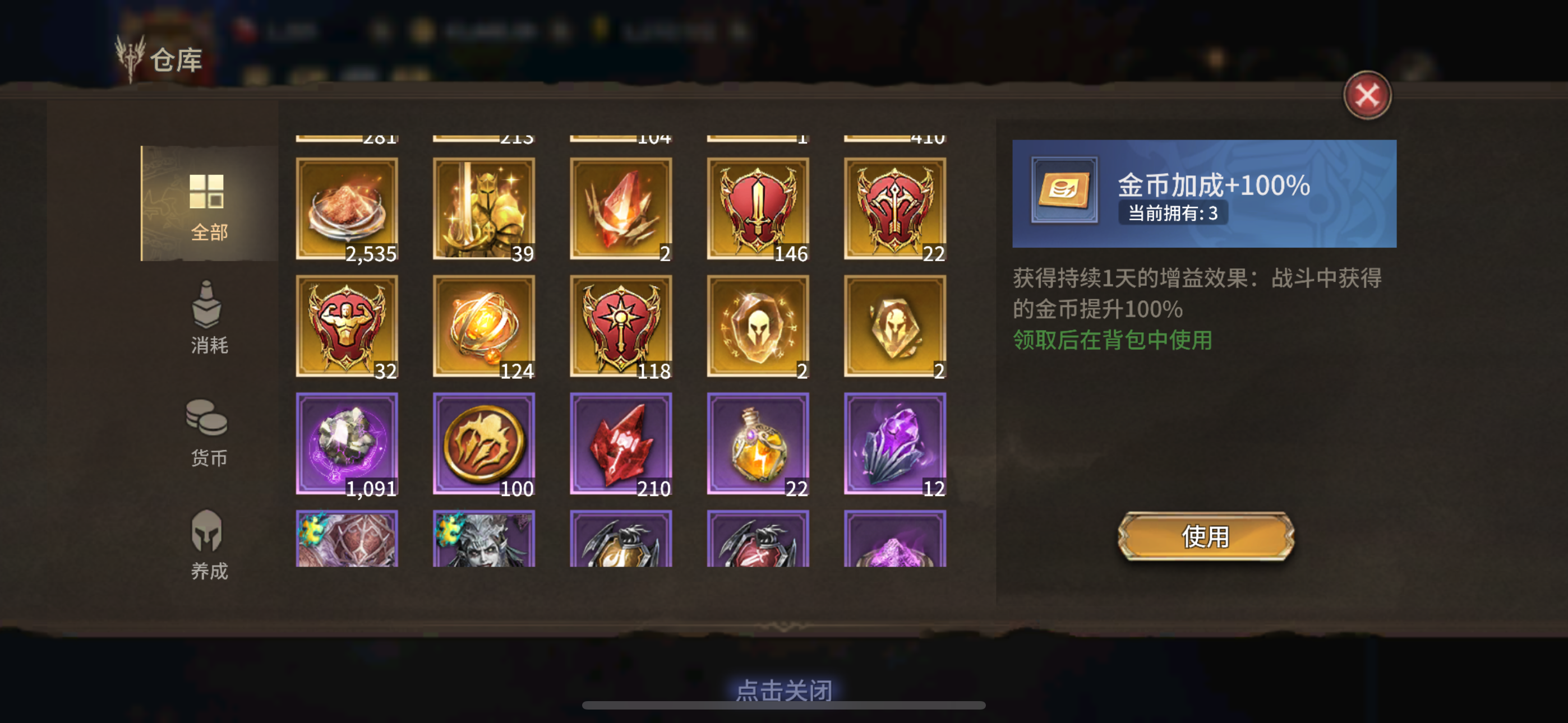Click the red crystal arrow item
The width and height of the screenshot is (1568, 723).
click(x=621, y=444)
